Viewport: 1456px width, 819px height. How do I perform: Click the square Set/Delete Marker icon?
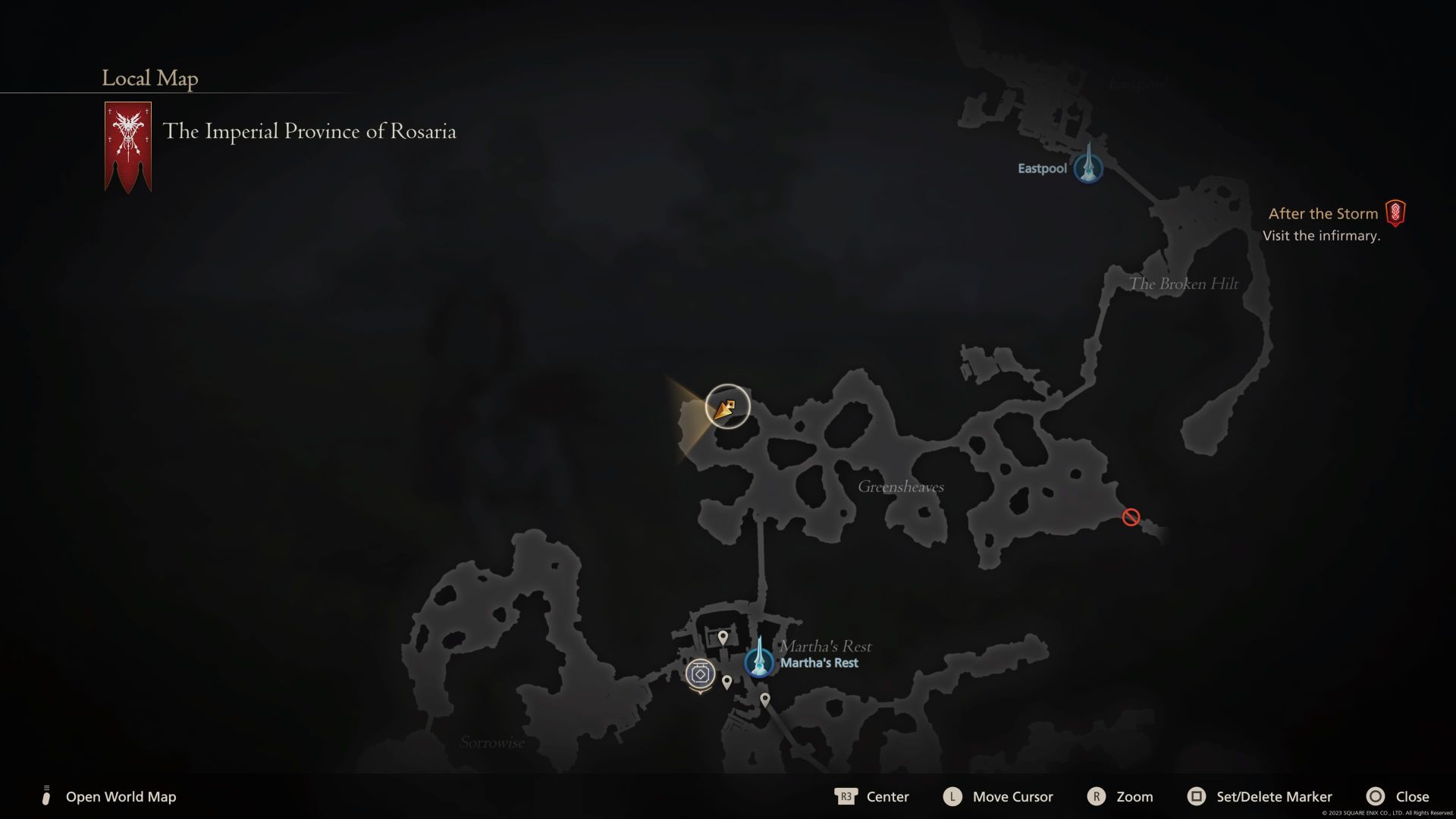click(1197, 797)
